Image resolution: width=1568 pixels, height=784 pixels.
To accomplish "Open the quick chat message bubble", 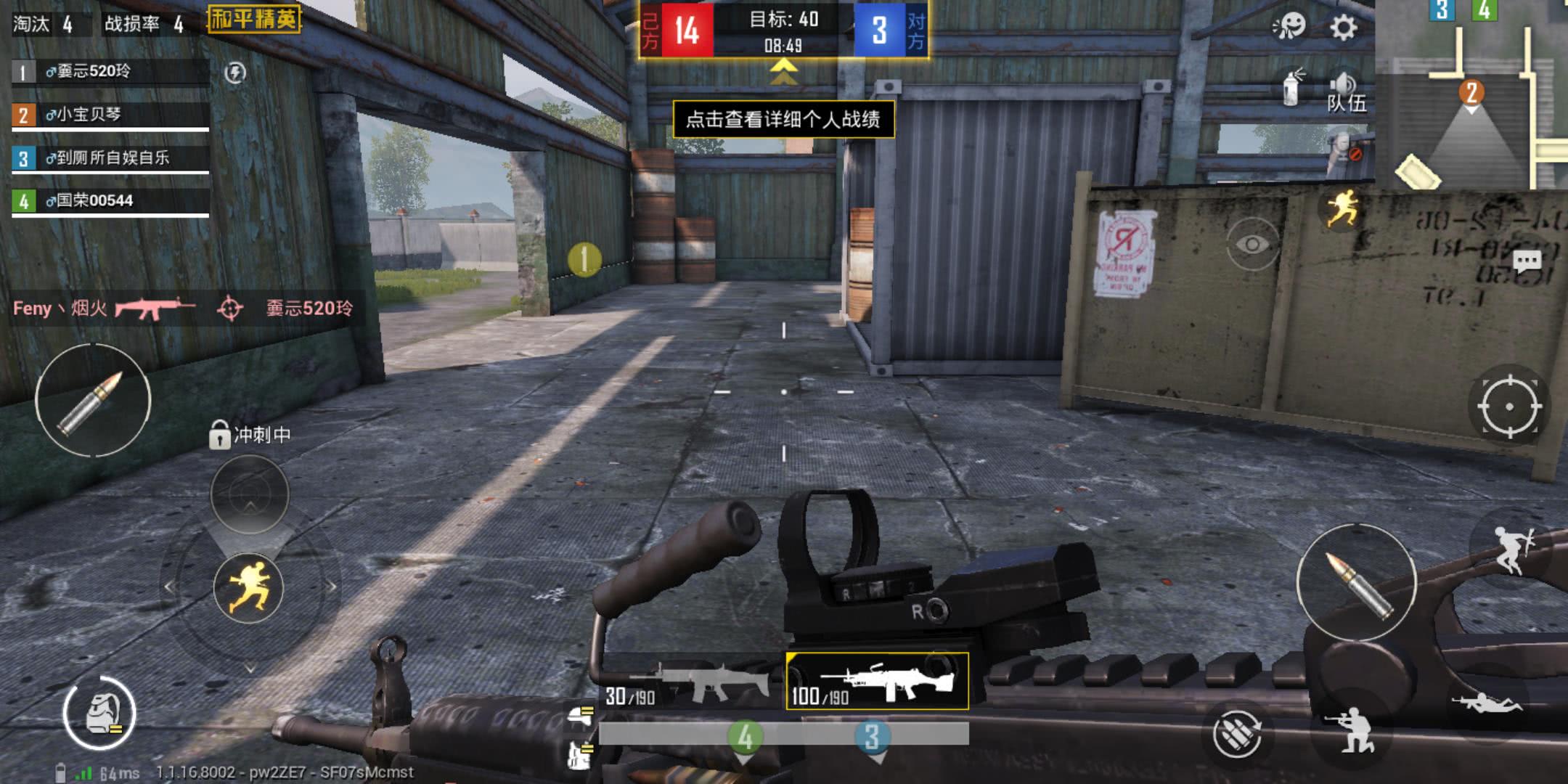I will (x=1526, y=261).
